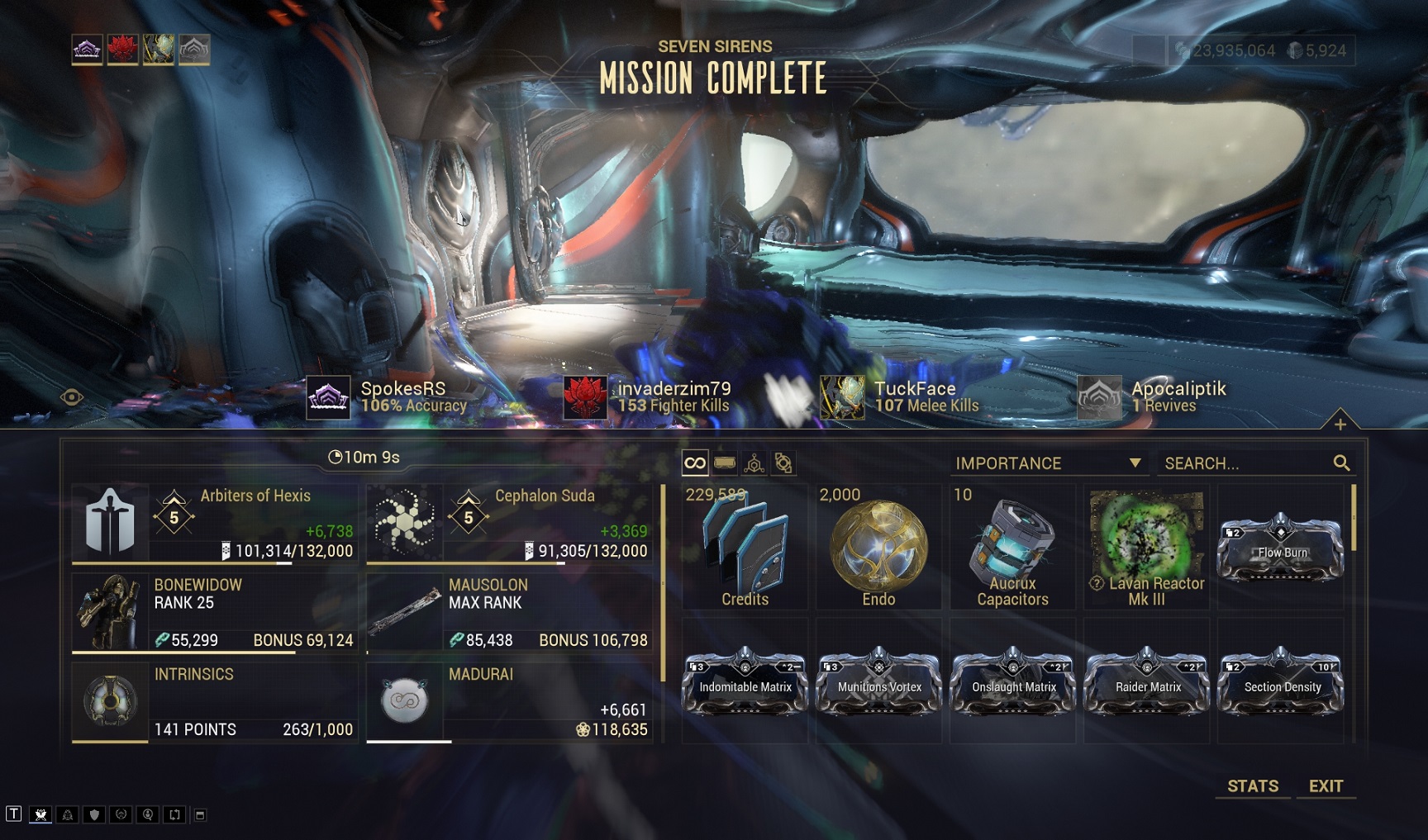Image resolution: width=1428 pixels, height=840 pixels.
Task: Select player SpokesRS in the squad list
Action: pyautogui.click(x=387, y=396)
